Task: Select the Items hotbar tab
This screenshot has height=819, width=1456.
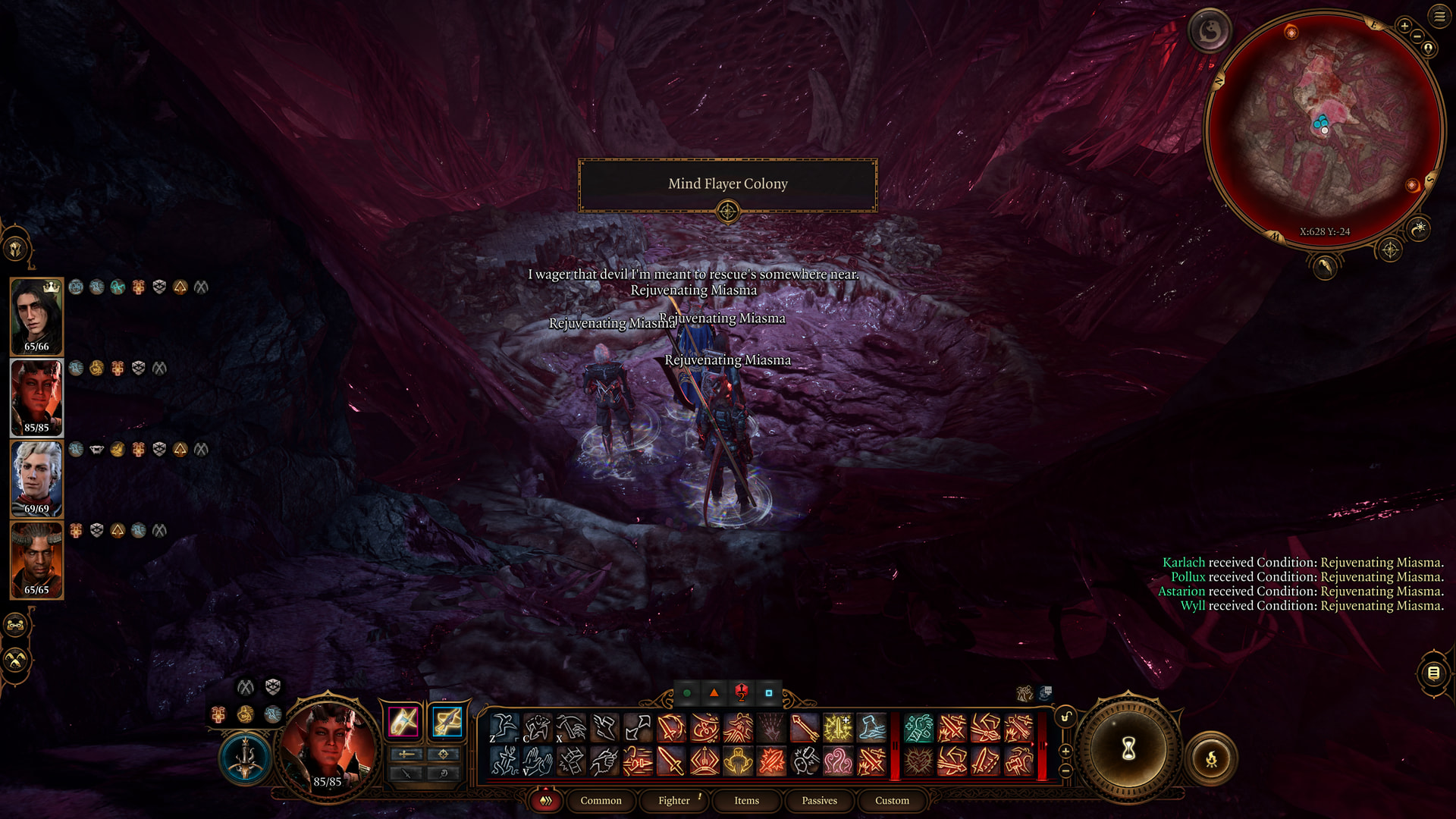Action: coord(746,800)
